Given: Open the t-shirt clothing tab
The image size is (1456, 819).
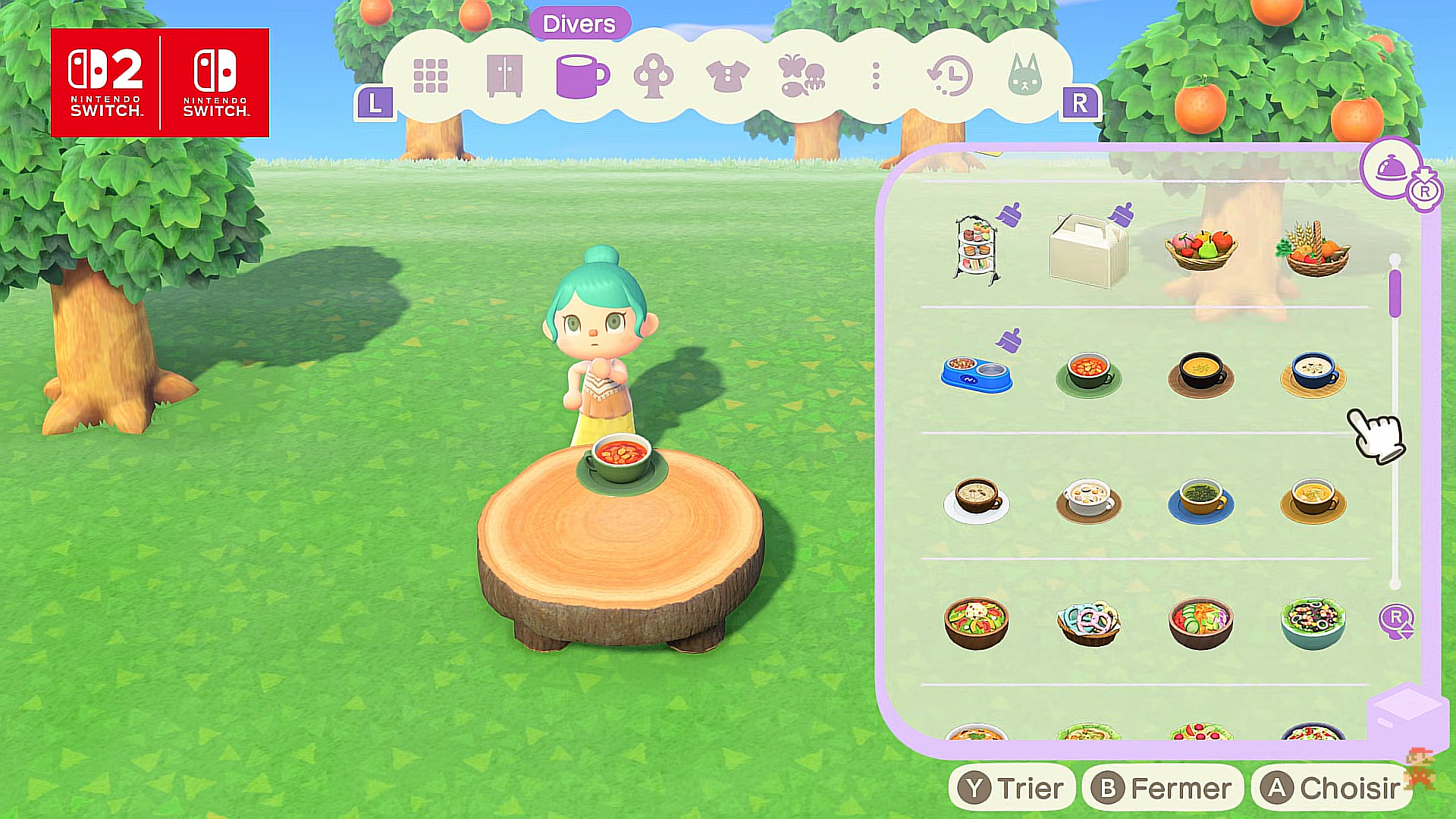Looking at the screenshot, I should pos(727,76).
